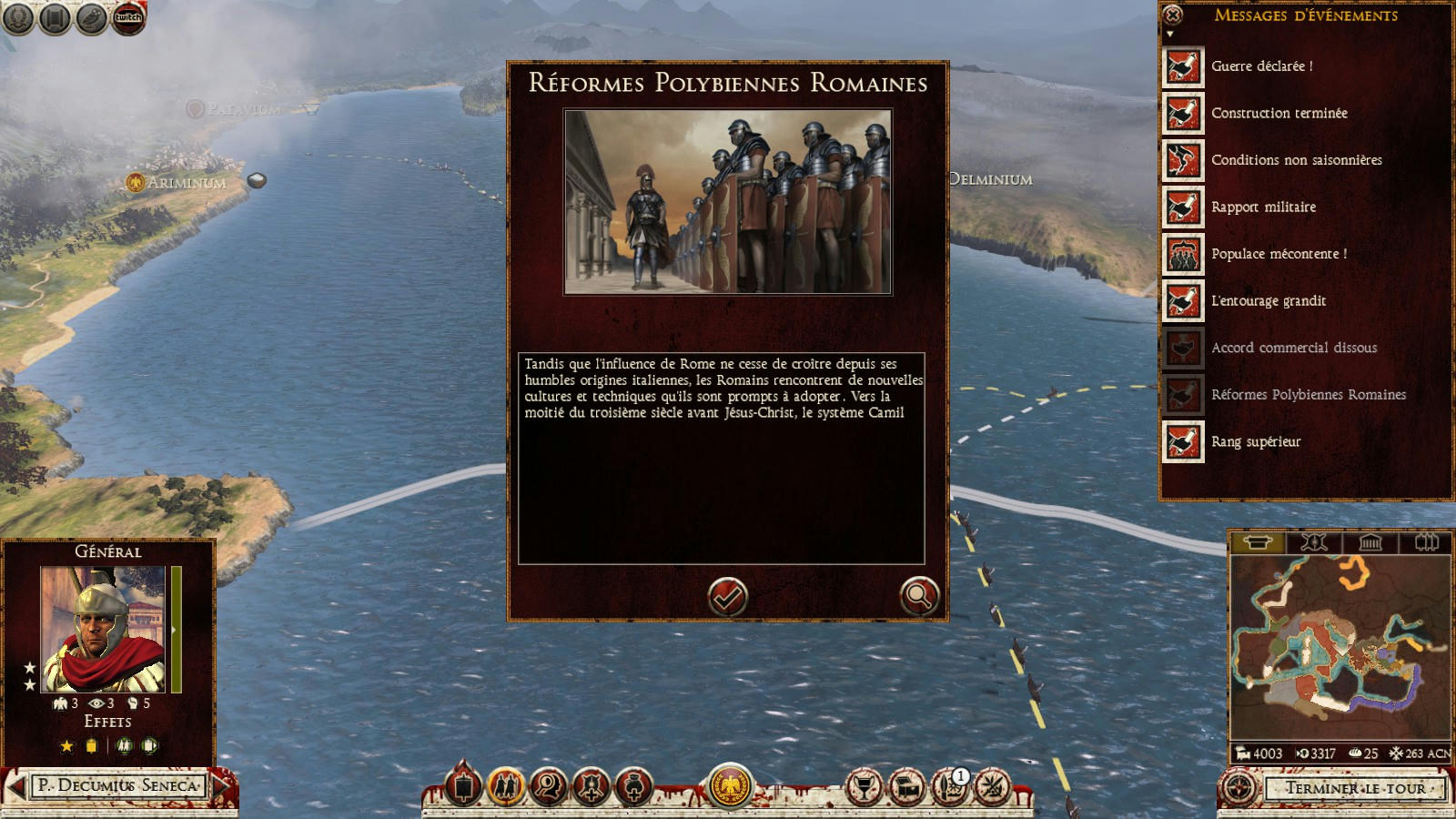Screen dimensions: 1456x819
Task: Switch to the temple building minimap tab
Action: pos(1370,543)
